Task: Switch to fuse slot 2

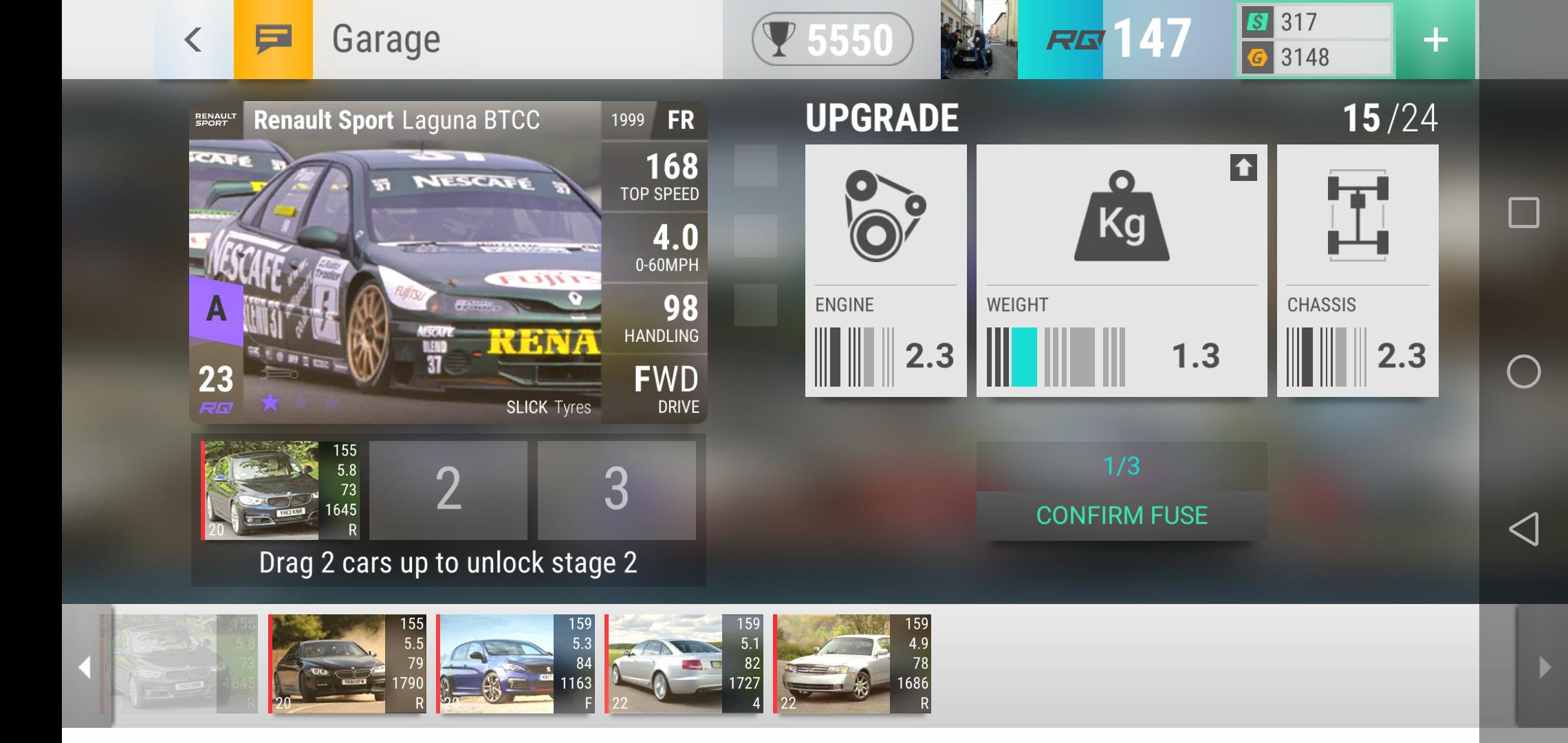Action: [x=448, y=490]
